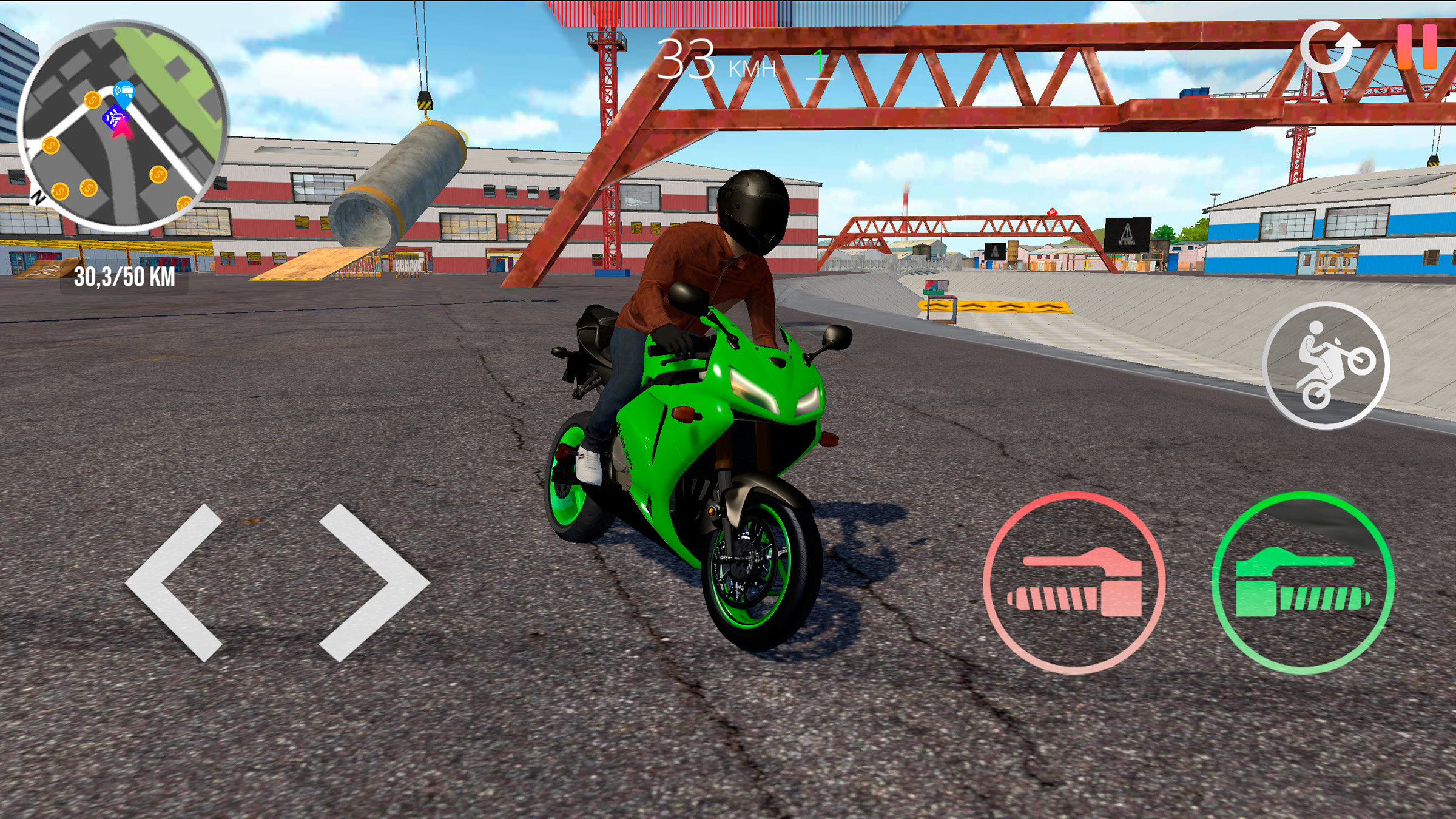Viewport: 1456px width, 819px height.
Task: Open the gear indicator showing 1
Action: (x=820, y=62)
